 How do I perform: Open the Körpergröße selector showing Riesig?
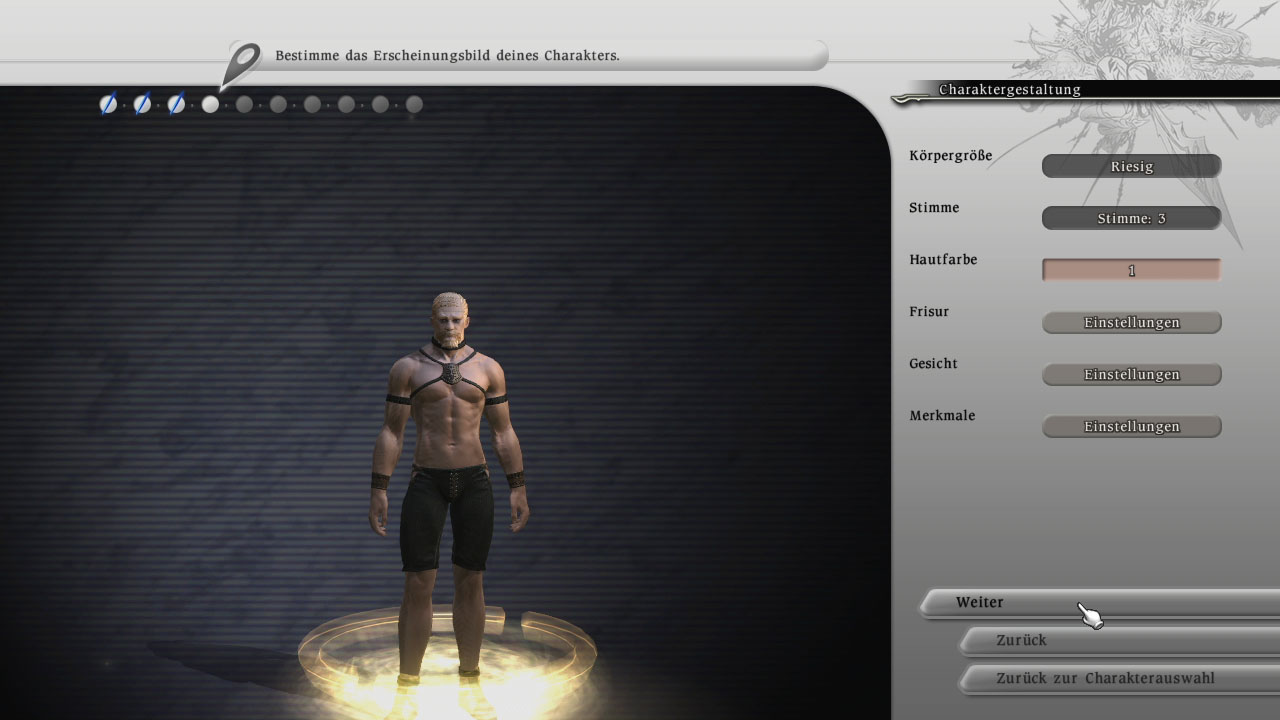pyautogui.click(x=1131, y=166)
